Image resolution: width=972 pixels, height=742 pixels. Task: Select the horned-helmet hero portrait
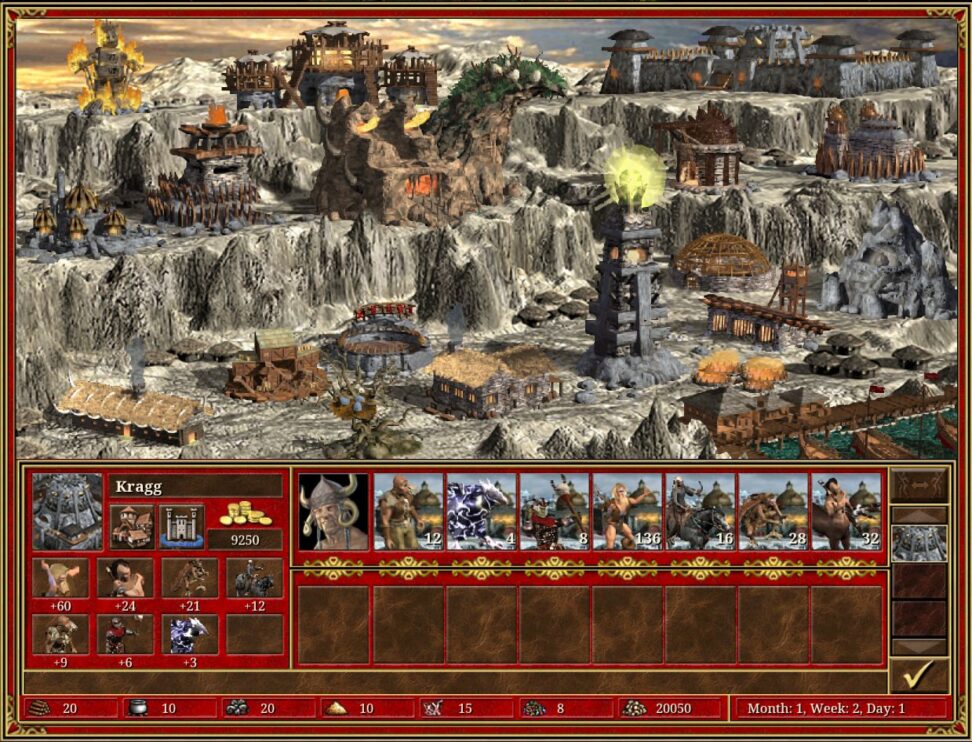click(334, 511)
